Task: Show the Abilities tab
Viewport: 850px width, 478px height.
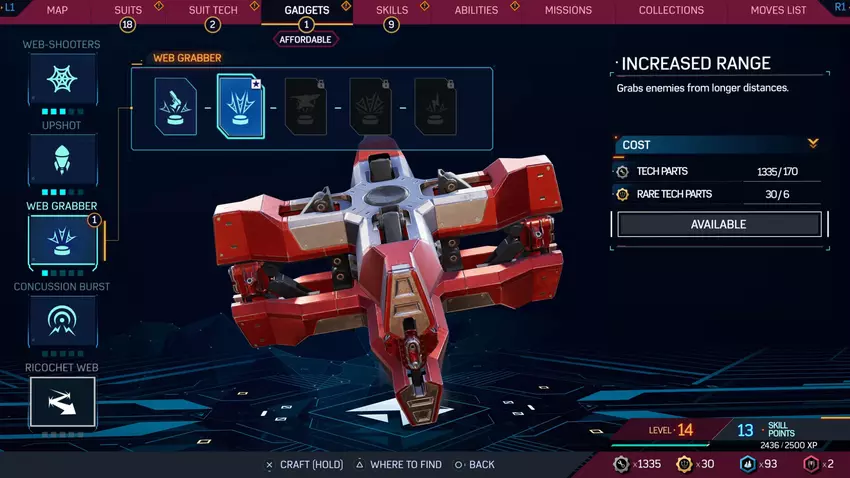Action: (476, 10)
